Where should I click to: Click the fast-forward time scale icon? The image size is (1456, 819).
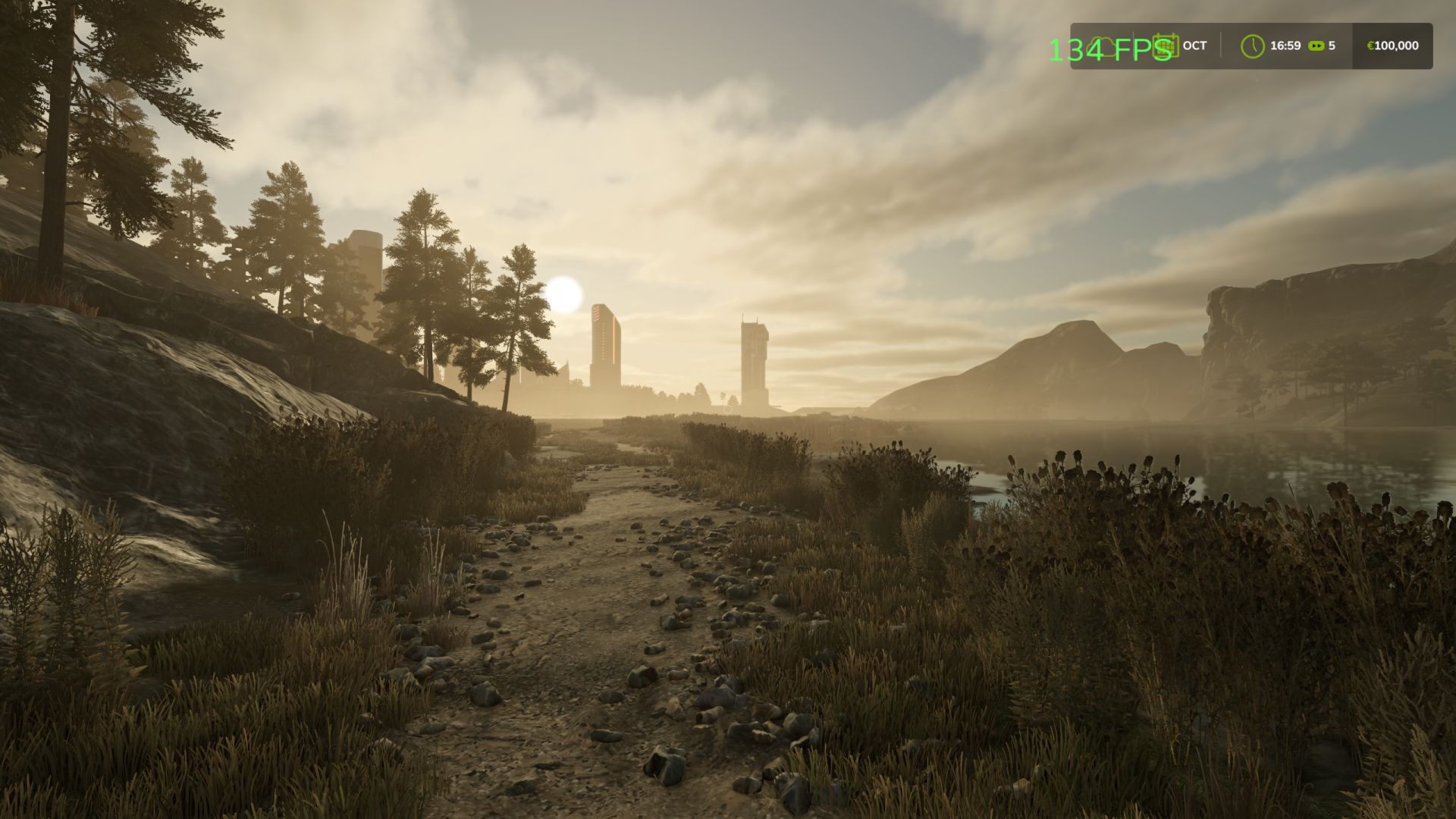(1316, 46)
